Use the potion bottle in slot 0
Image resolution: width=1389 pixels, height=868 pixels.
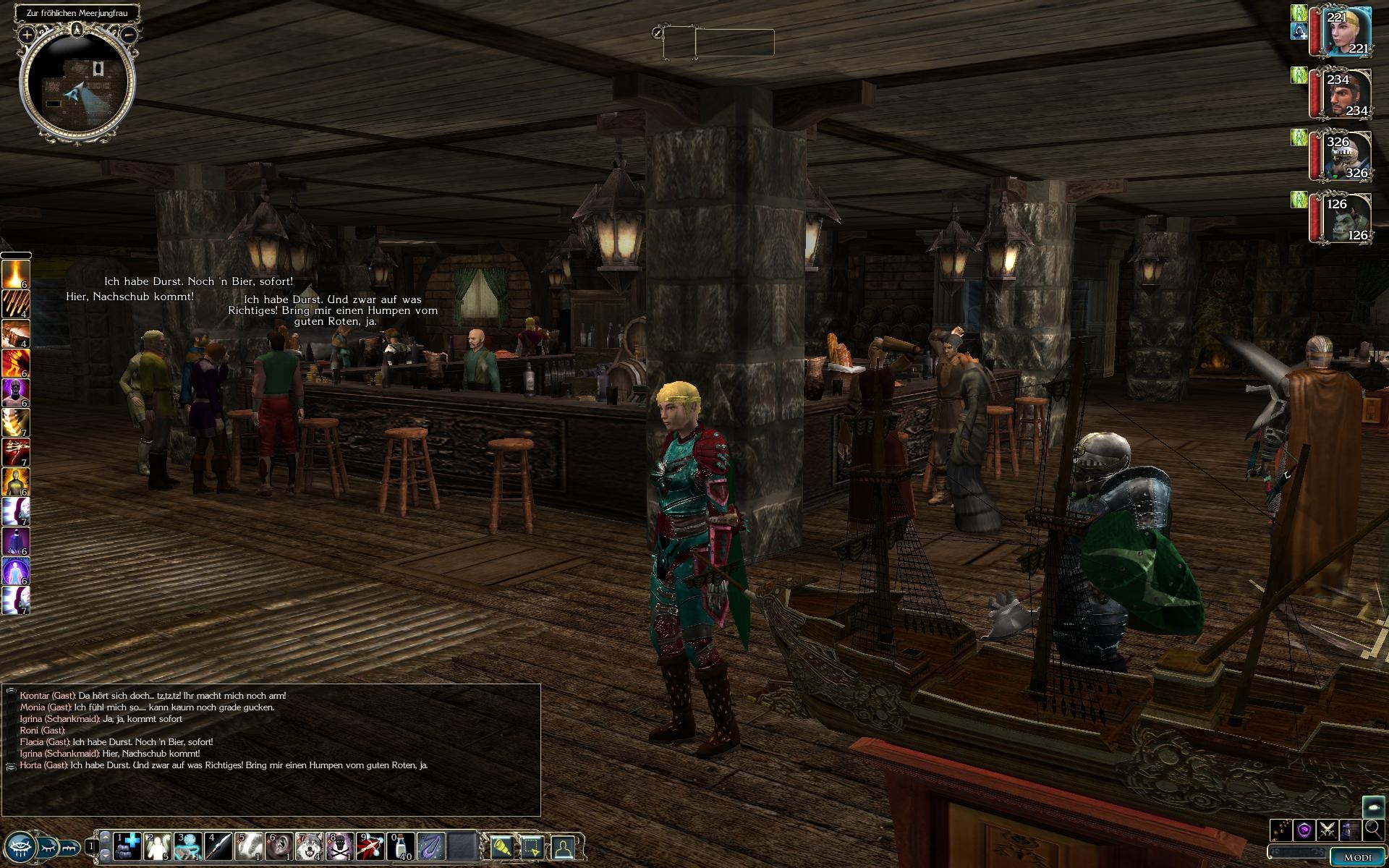(401, 846)
